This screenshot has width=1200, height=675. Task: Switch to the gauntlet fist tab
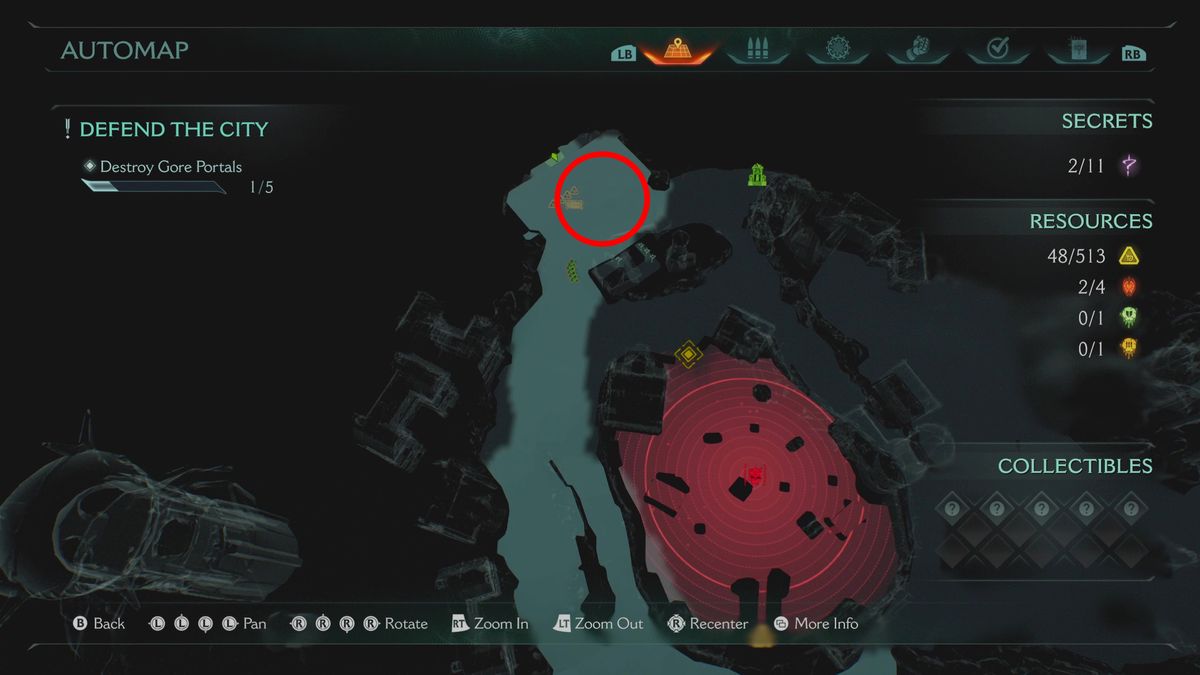click(916, 49)
